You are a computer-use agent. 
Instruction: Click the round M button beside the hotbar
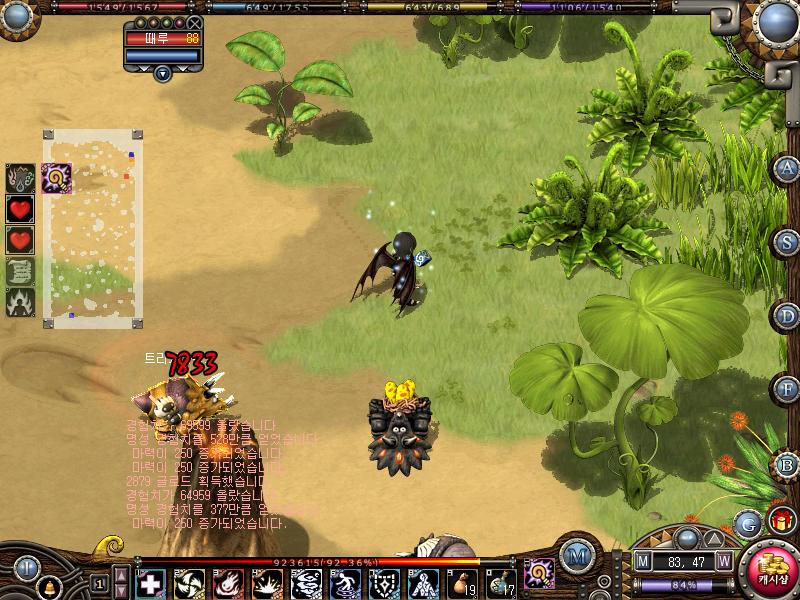pyautogui.click(x=575, y=556)
